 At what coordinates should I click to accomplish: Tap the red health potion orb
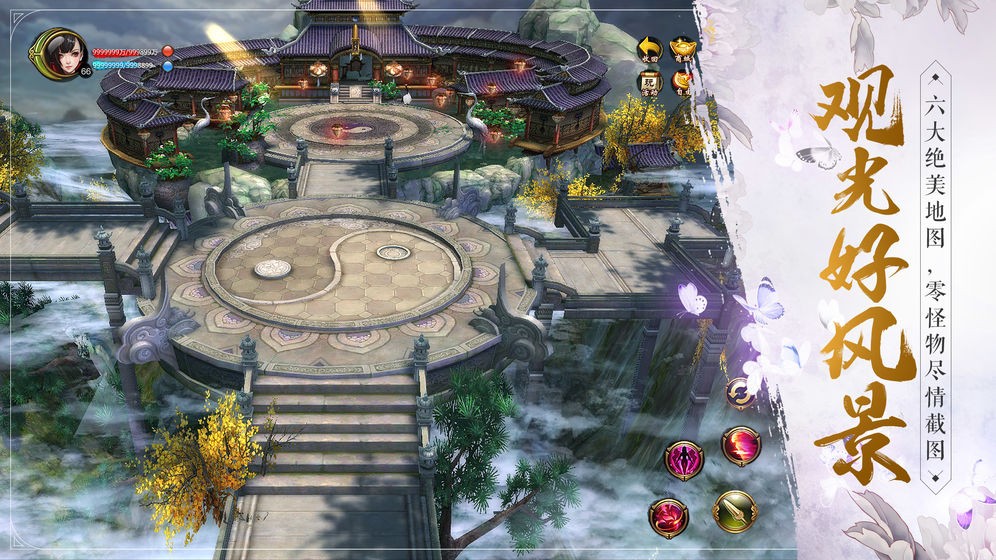168,50
